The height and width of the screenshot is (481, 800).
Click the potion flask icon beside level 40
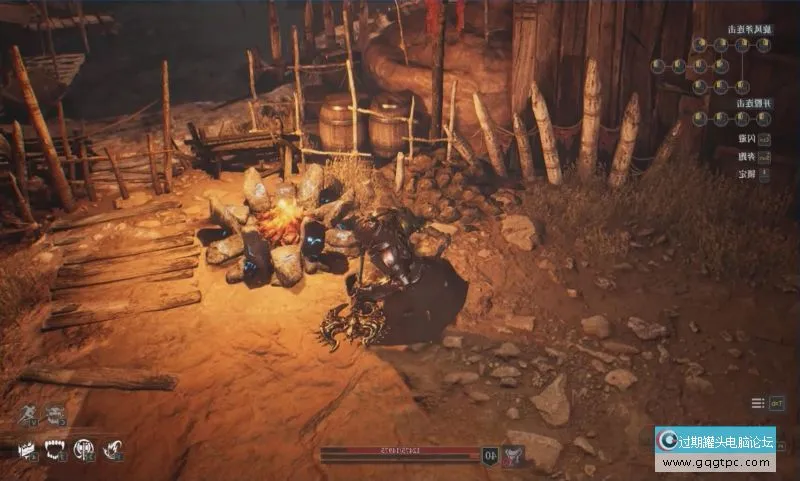(512, 455)
